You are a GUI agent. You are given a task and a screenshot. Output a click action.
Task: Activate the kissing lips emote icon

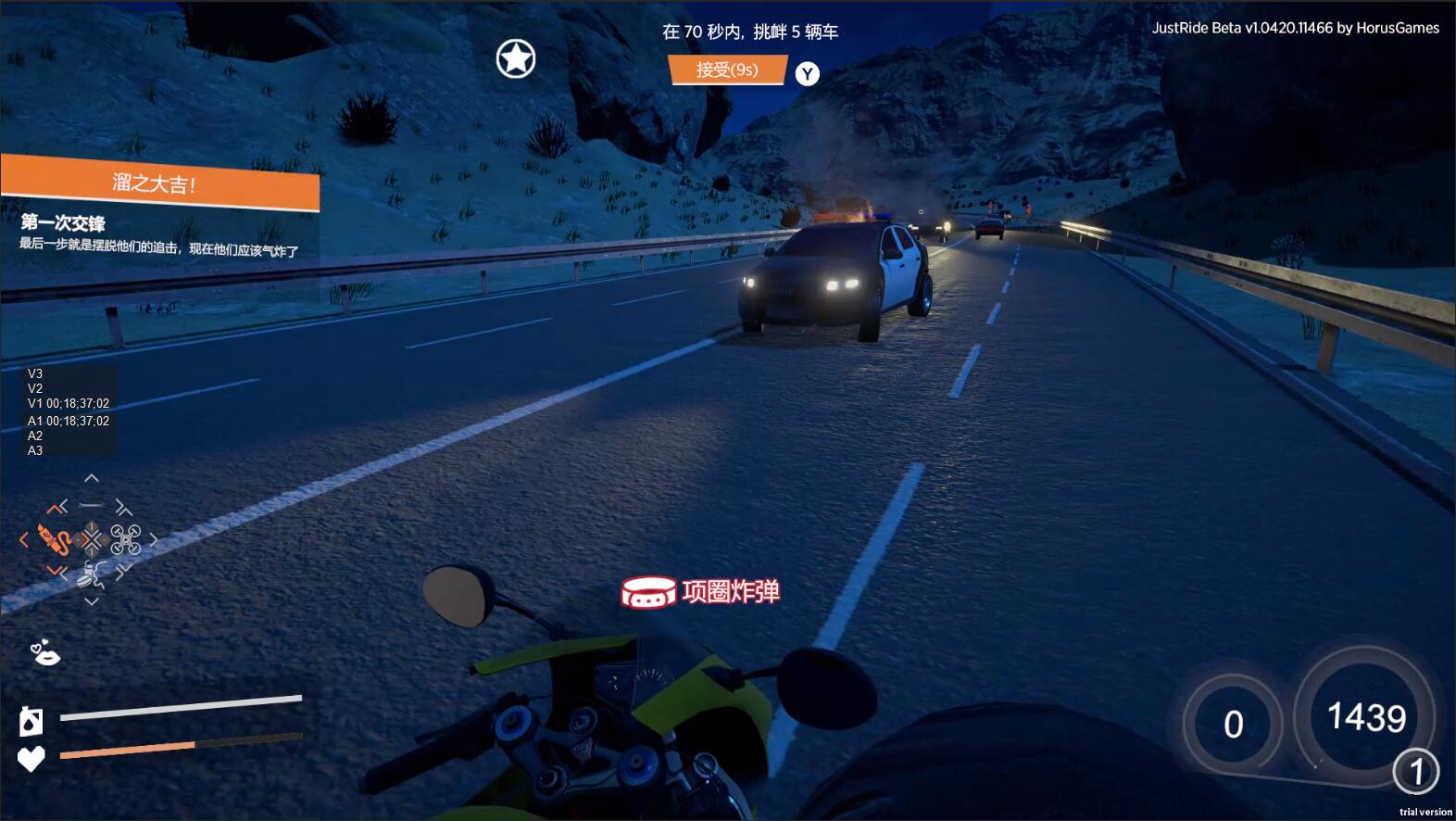(x=44, y=654)
